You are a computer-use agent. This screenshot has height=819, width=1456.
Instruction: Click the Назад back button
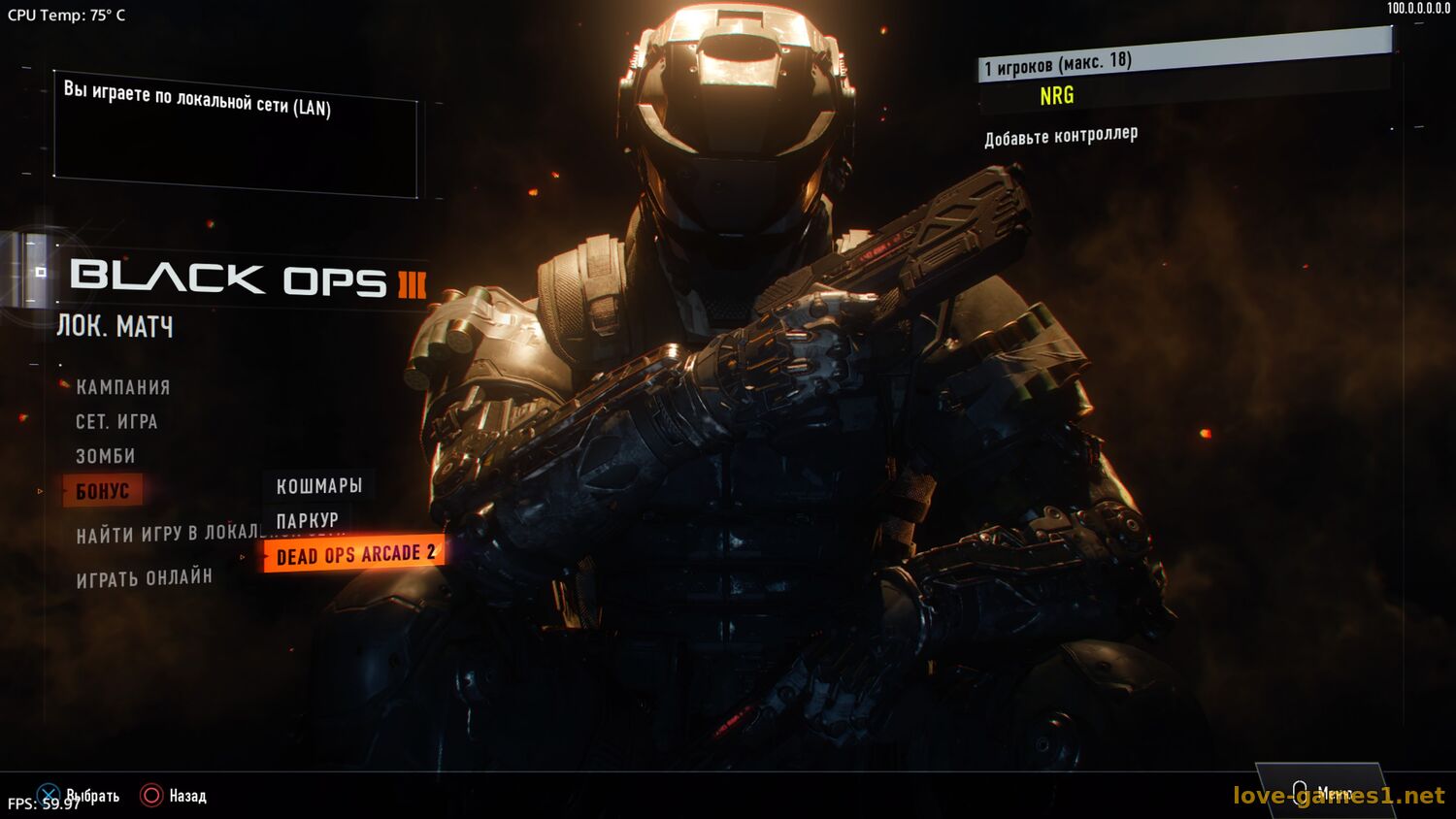[175, 796]
